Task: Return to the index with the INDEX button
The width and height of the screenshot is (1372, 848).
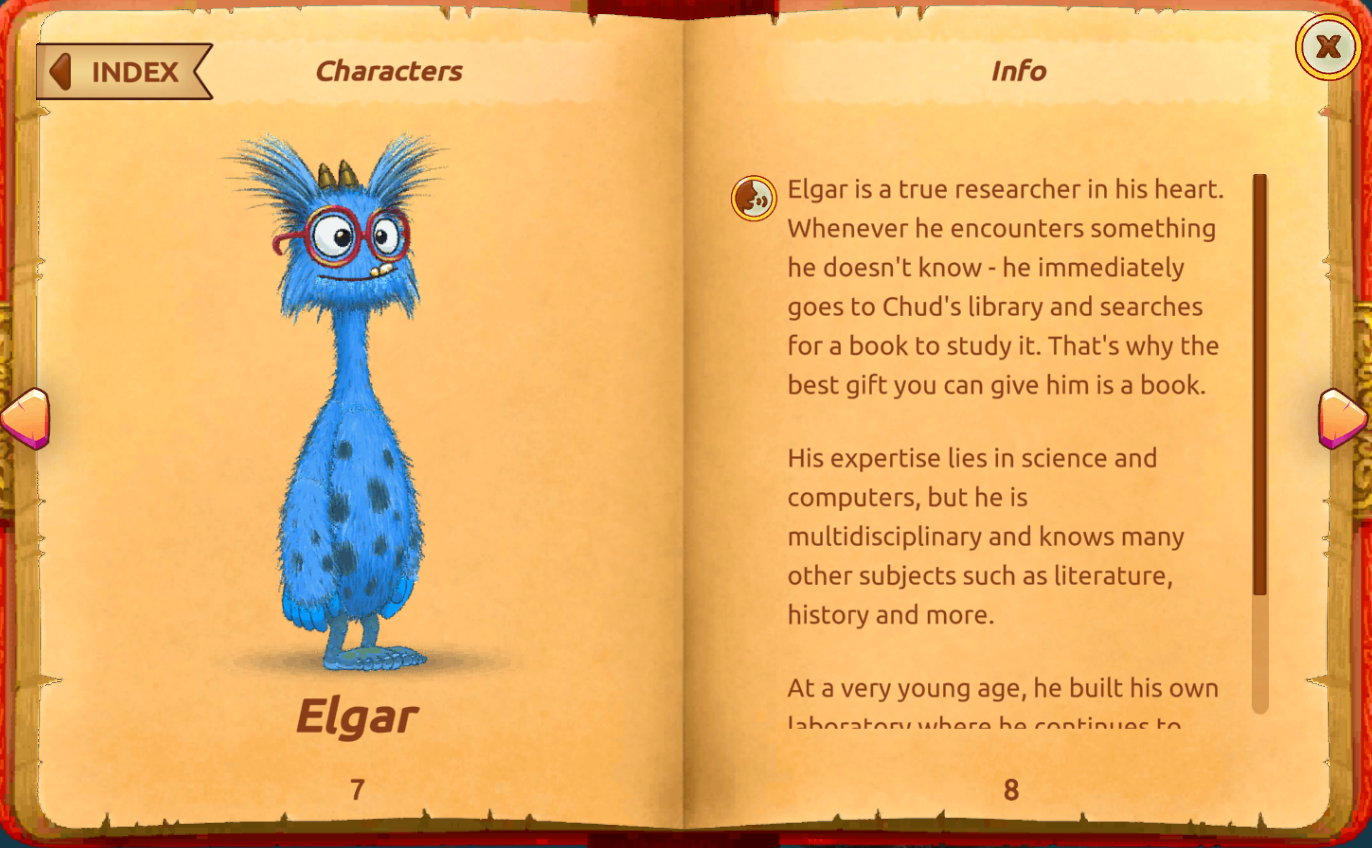Action: coord(135,71)
